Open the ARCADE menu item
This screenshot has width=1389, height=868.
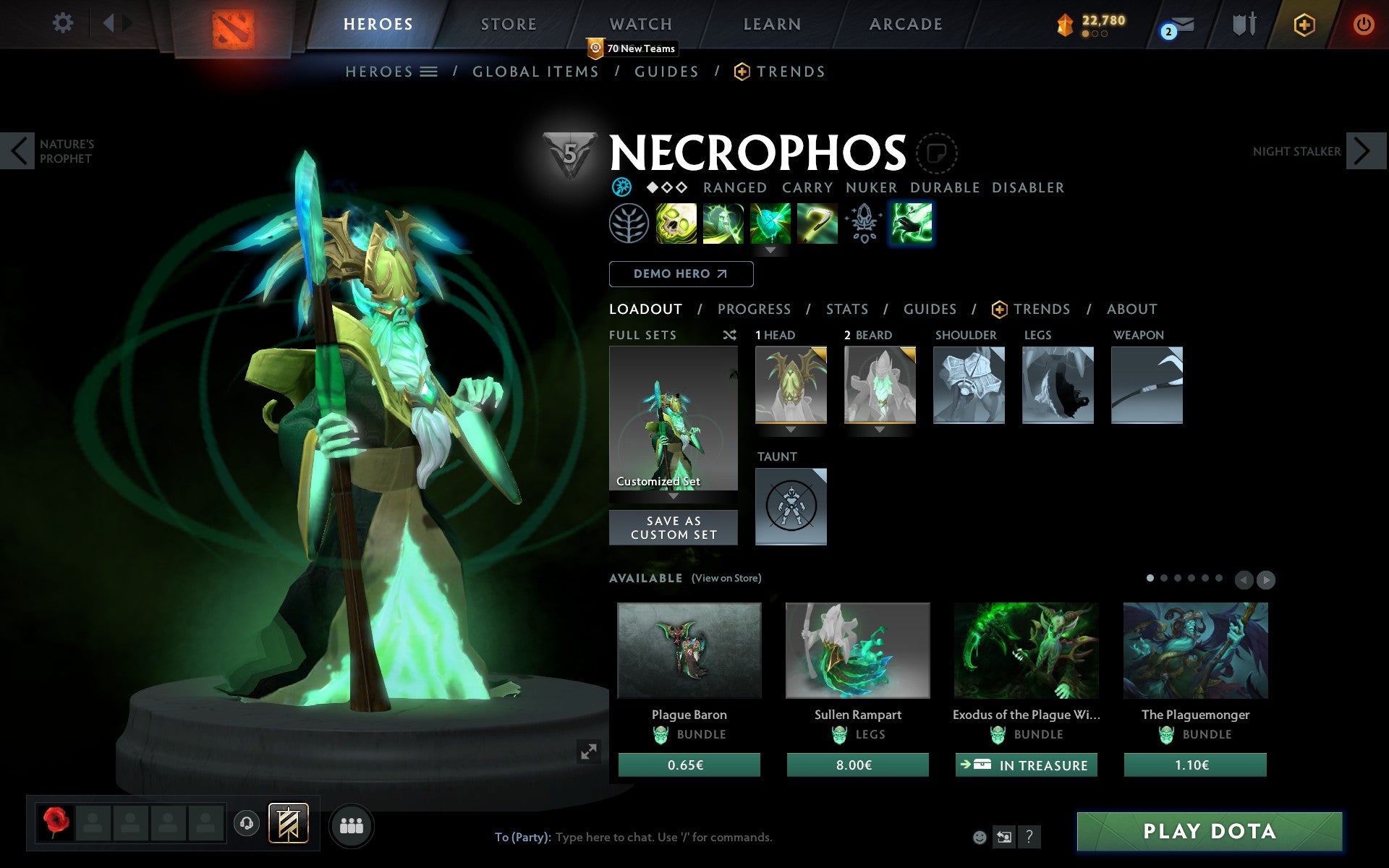(906, 24)
